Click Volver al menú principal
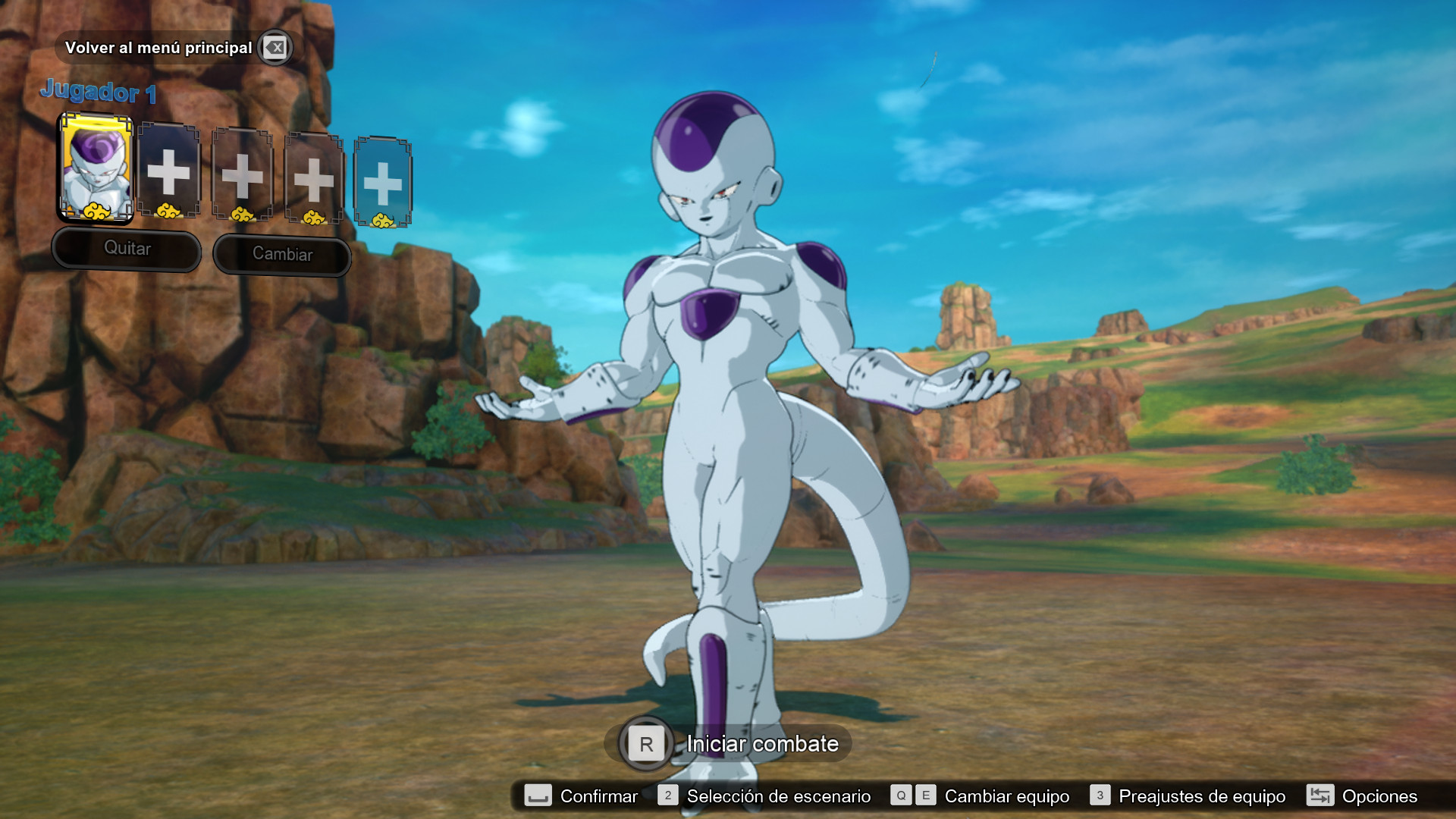This screenshot has height=819, width=1456. pyautogui.click(x=160, y=47)
